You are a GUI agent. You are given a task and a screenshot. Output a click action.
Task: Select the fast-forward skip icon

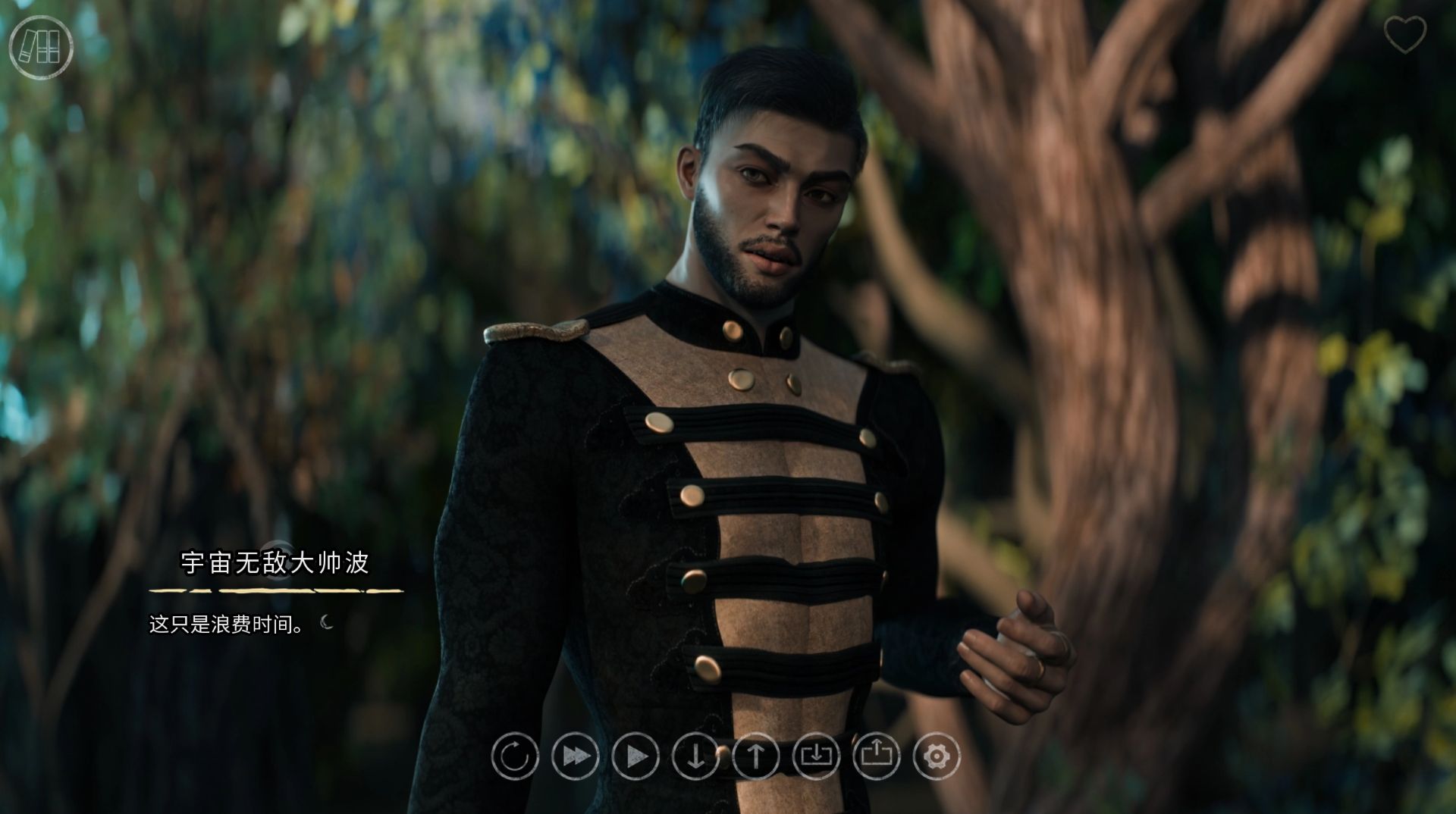(575, 756)
